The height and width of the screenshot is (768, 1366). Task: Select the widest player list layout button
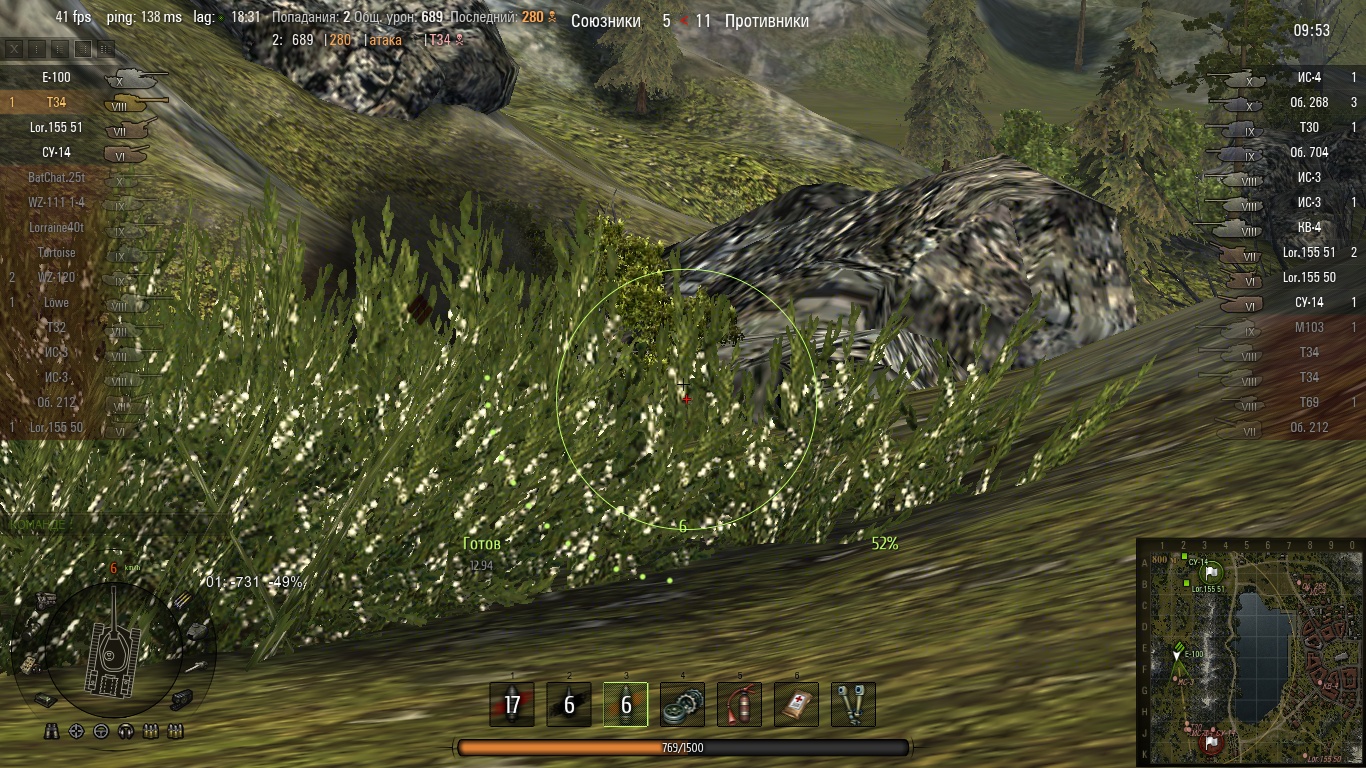106,48
